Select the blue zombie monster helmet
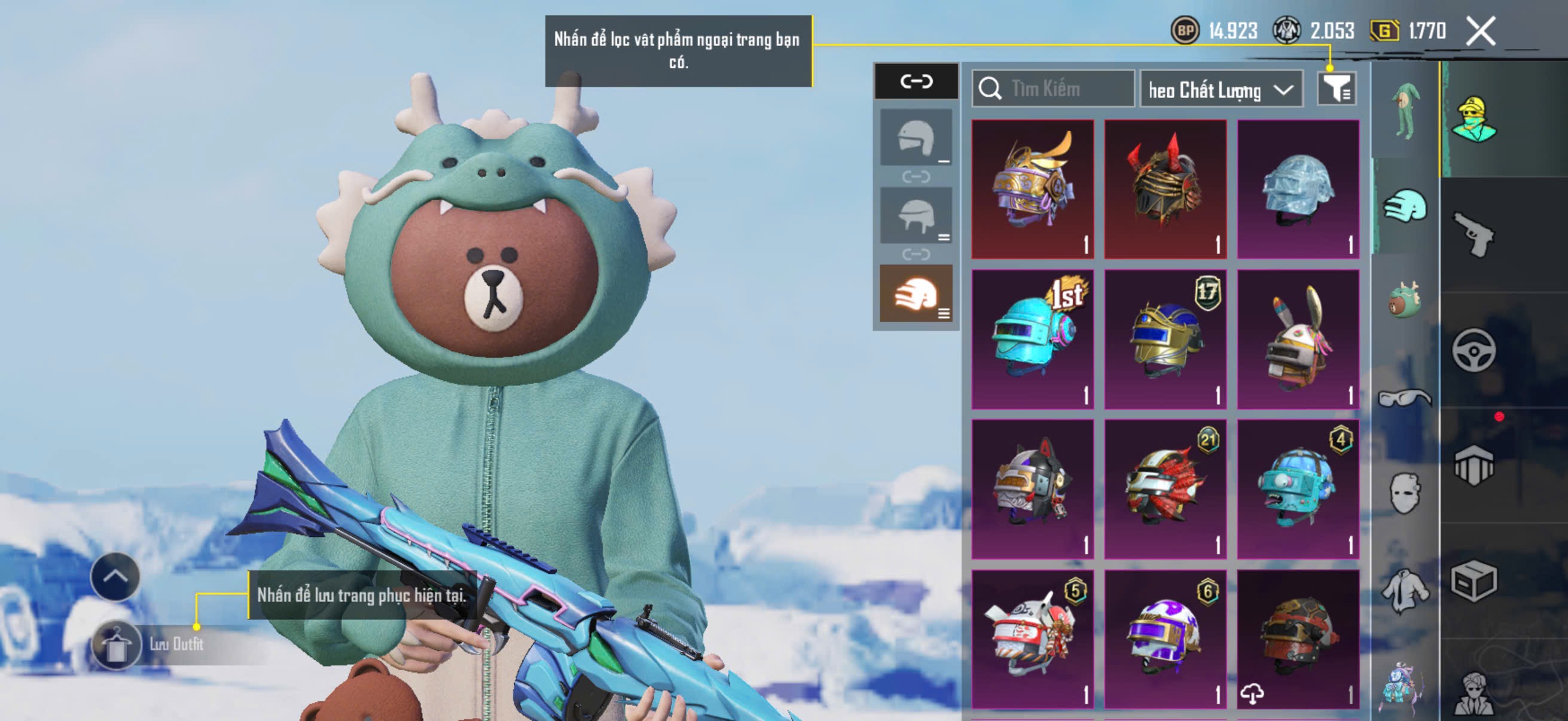 coord(1298,488)
